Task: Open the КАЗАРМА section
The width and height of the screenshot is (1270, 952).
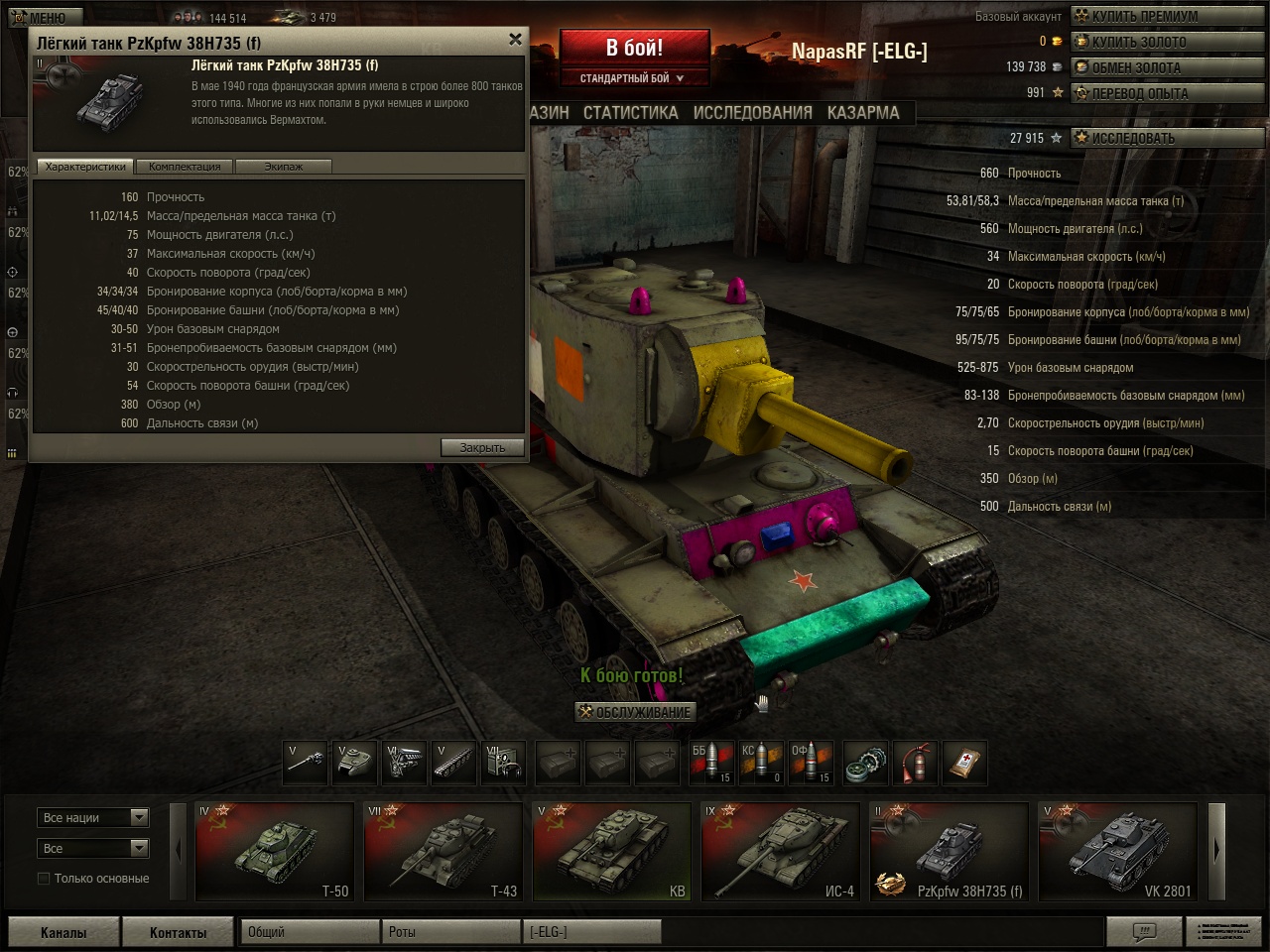Action: click(863, 113)
